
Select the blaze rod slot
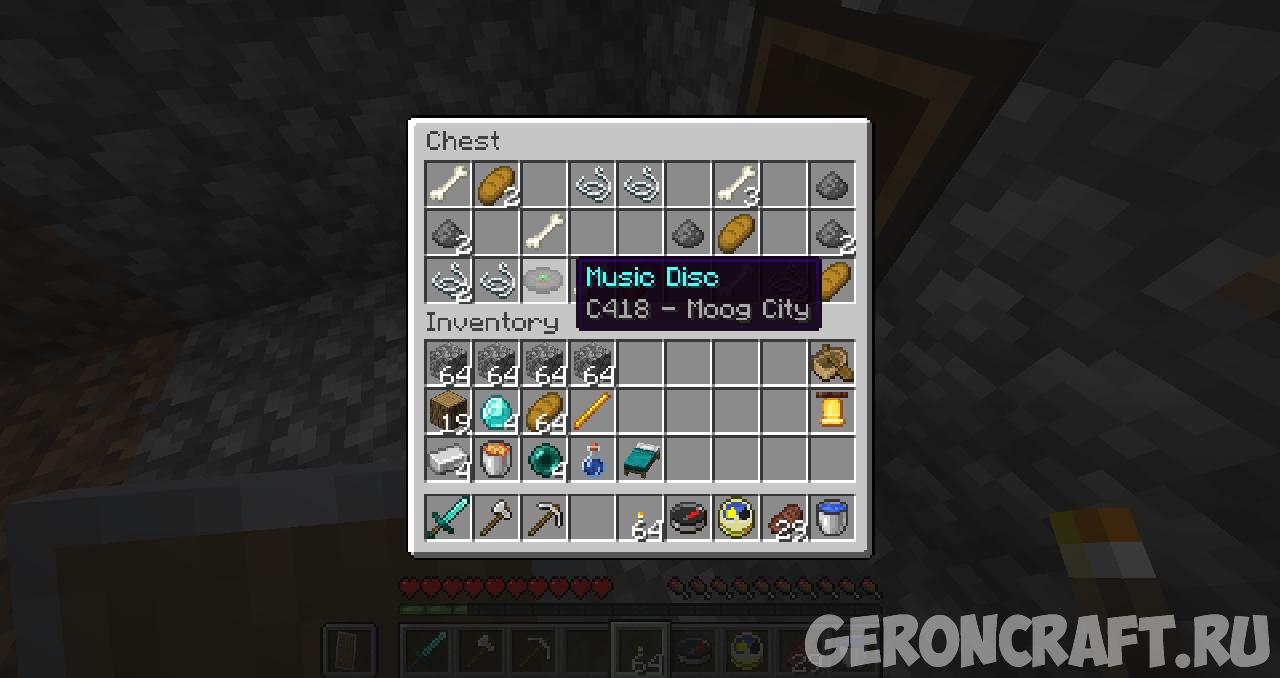593,411
